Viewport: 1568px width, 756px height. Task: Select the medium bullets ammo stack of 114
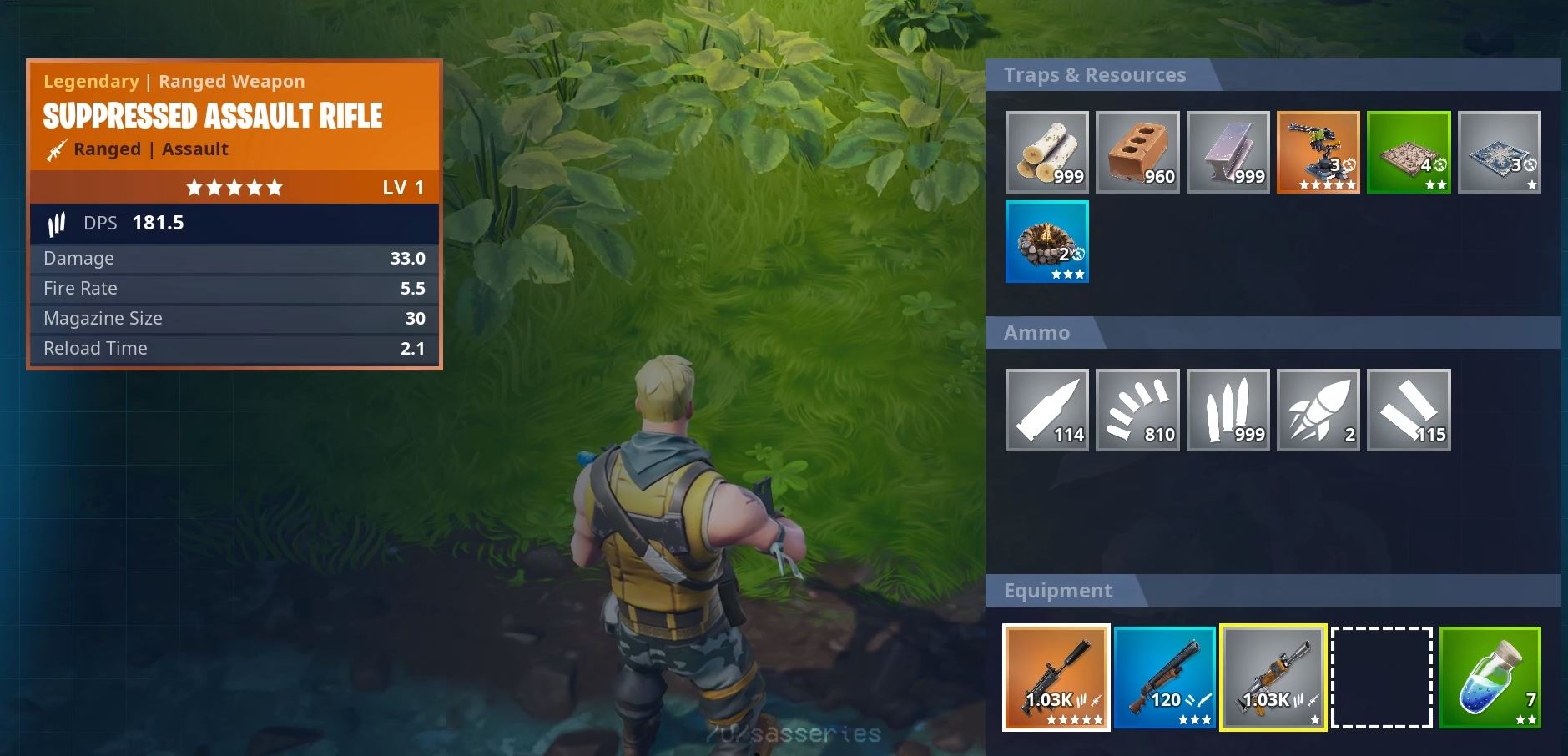point(1048,409)
